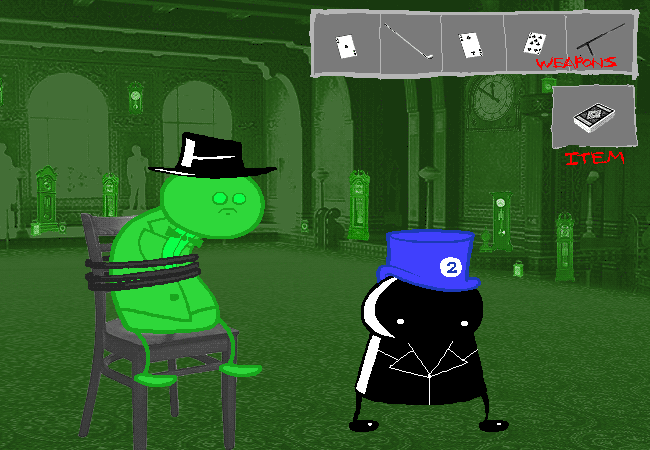Equip the T-handled nightstick weapon
Viewport: 650px width, 450px height.
click(x=600, y=40)
